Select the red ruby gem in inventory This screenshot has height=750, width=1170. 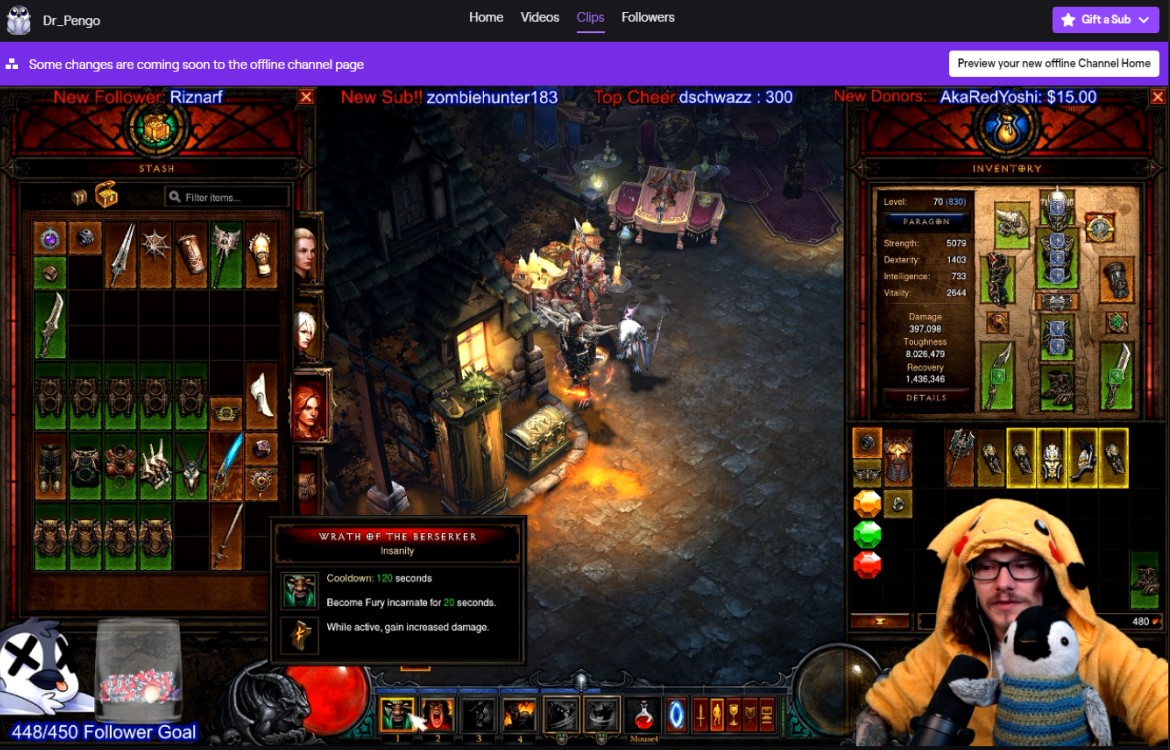[867, 565]
